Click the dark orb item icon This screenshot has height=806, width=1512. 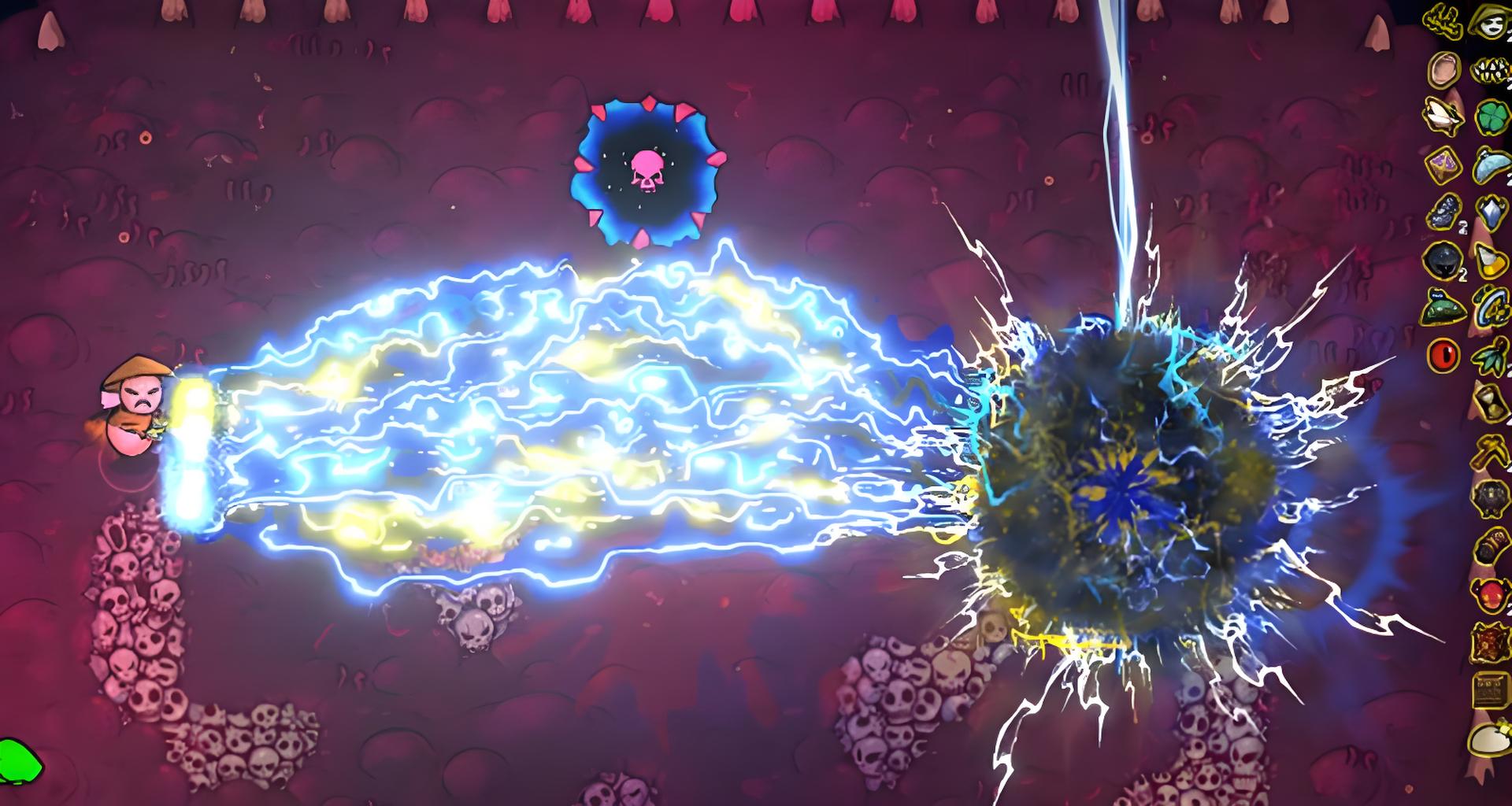(x=1443, y=261)
